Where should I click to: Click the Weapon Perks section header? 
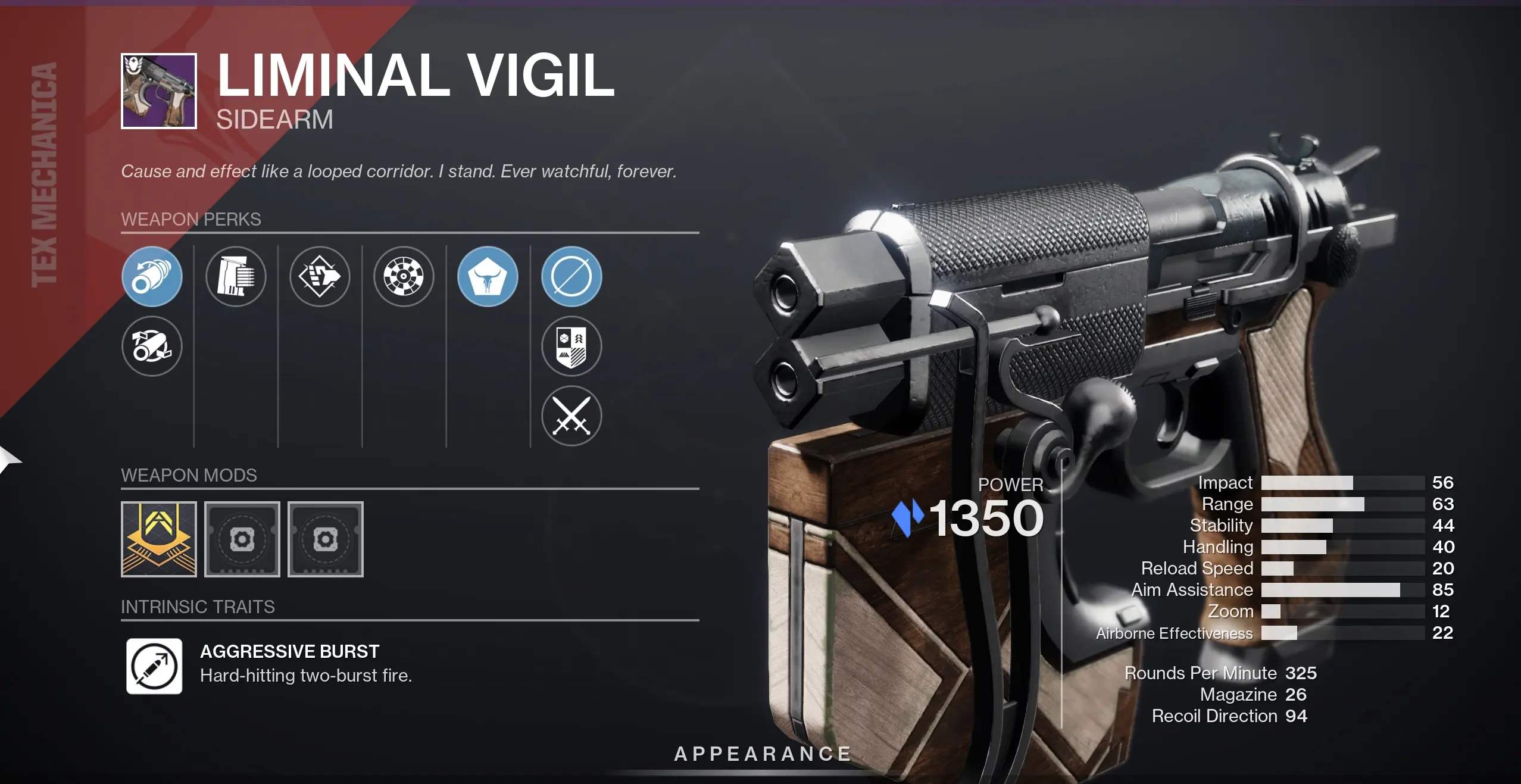(x=191, y=220)
